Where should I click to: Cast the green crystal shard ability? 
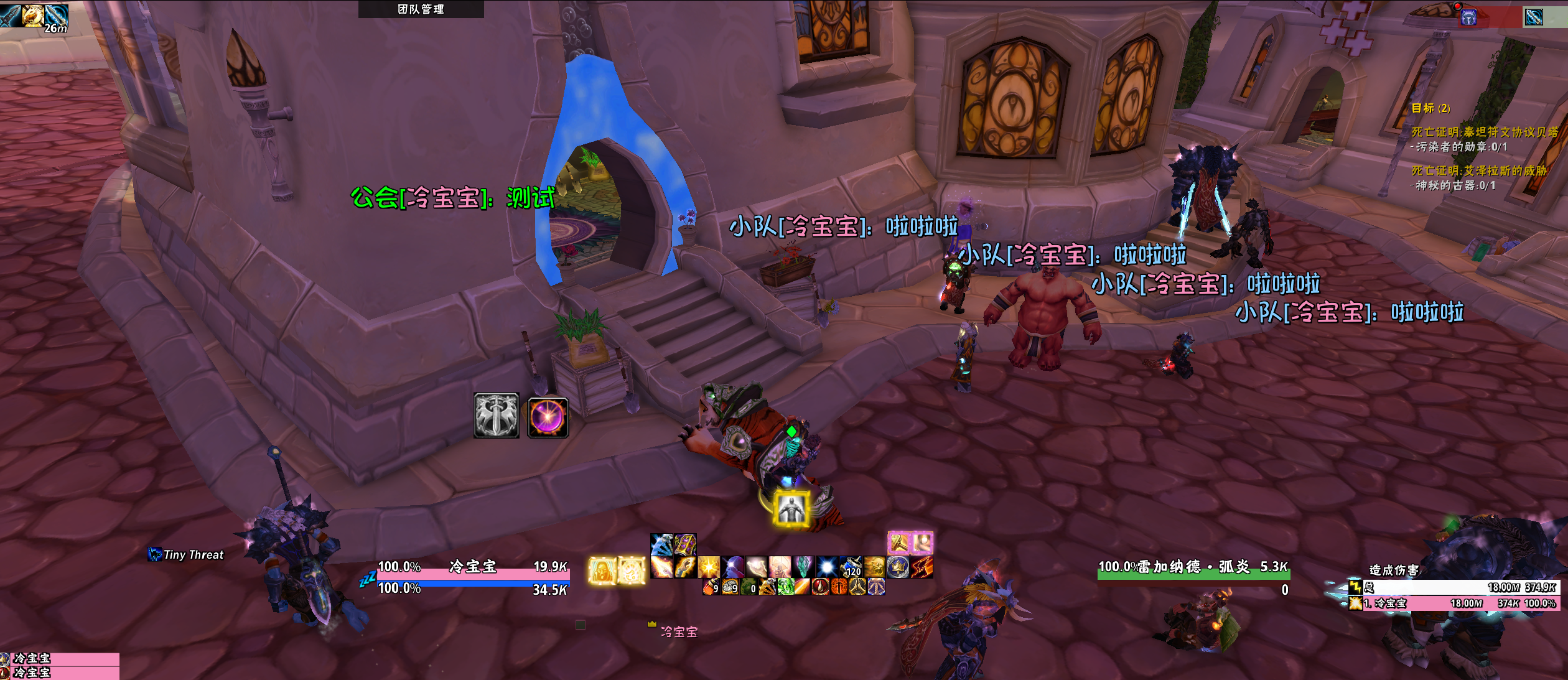tap(803, 567)
